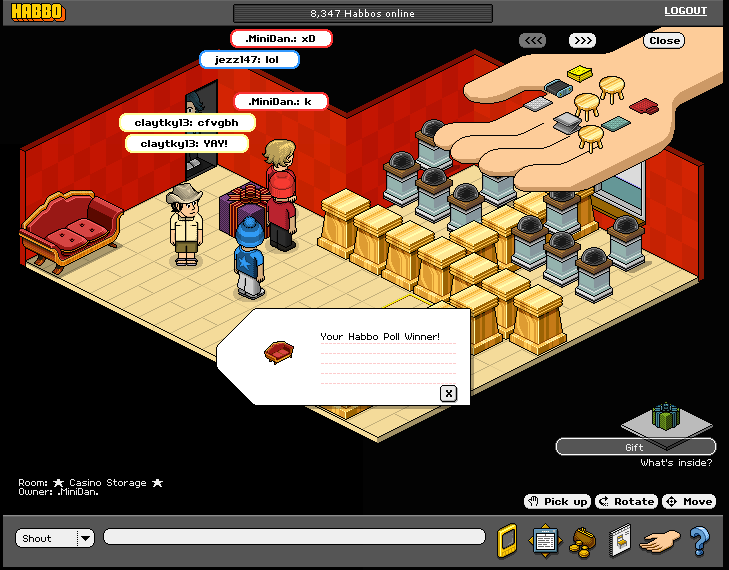729x570 pixels.
Task: Open help with the question mark
Action: point(699,540)
